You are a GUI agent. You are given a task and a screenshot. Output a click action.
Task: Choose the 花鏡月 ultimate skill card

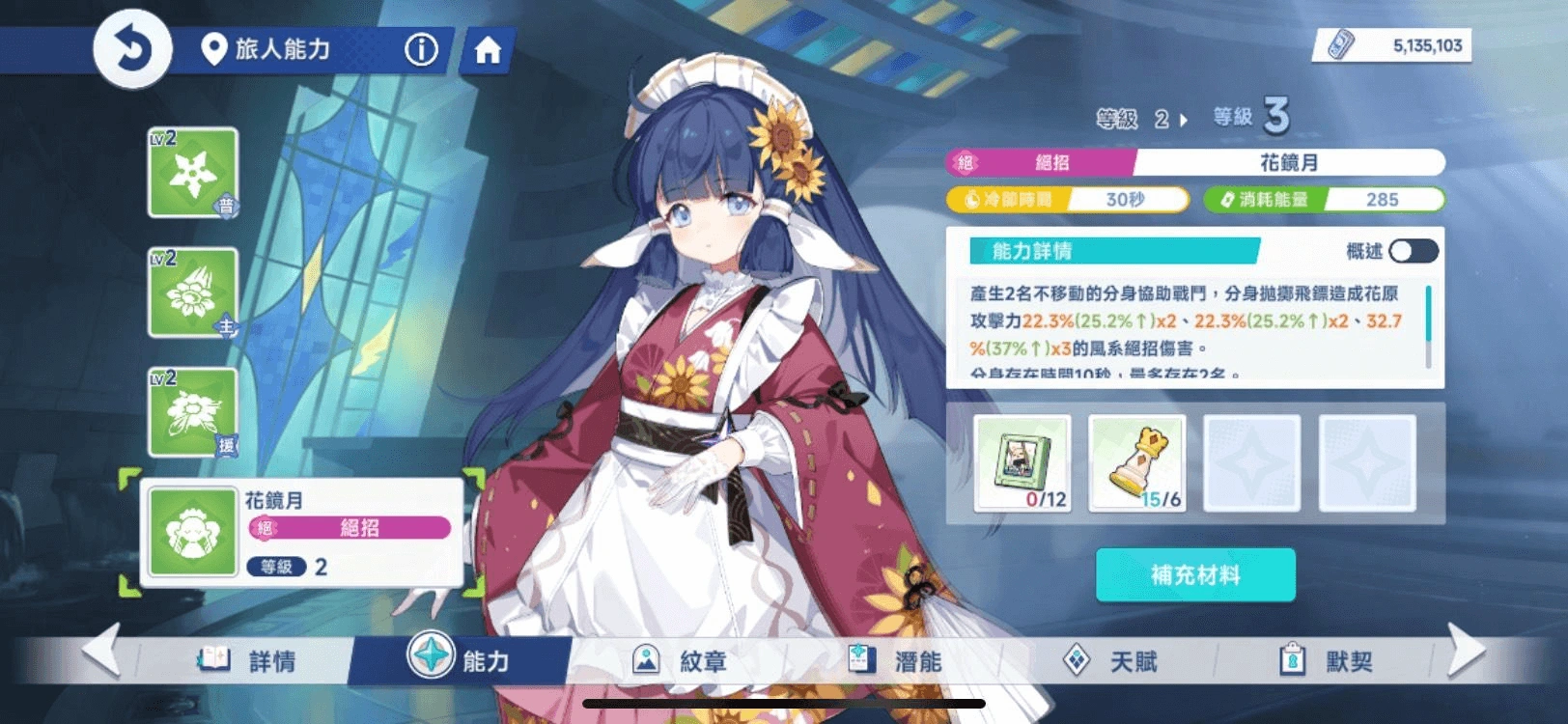tap(301, 532)
